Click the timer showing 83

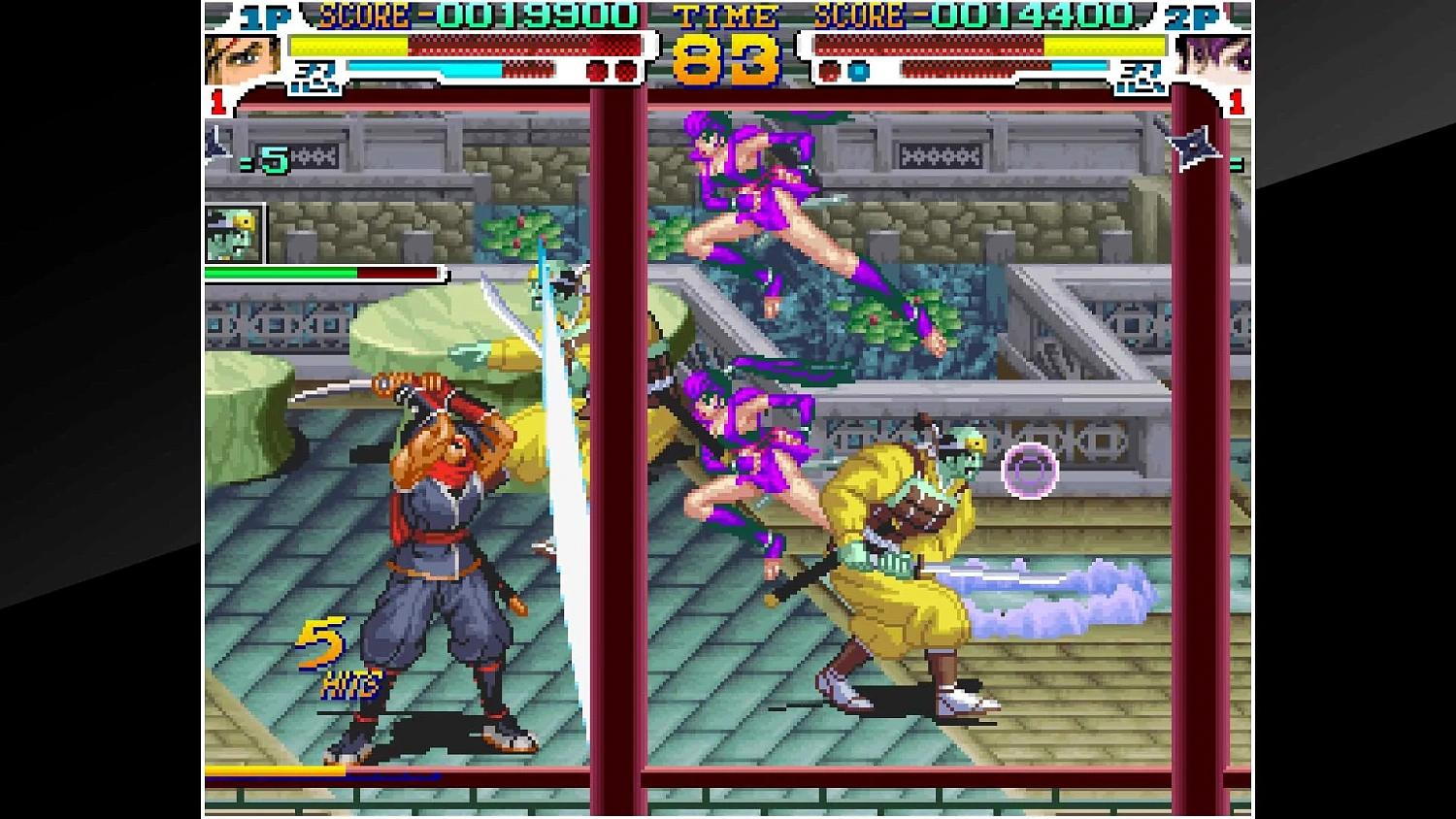tap(723, 60)
